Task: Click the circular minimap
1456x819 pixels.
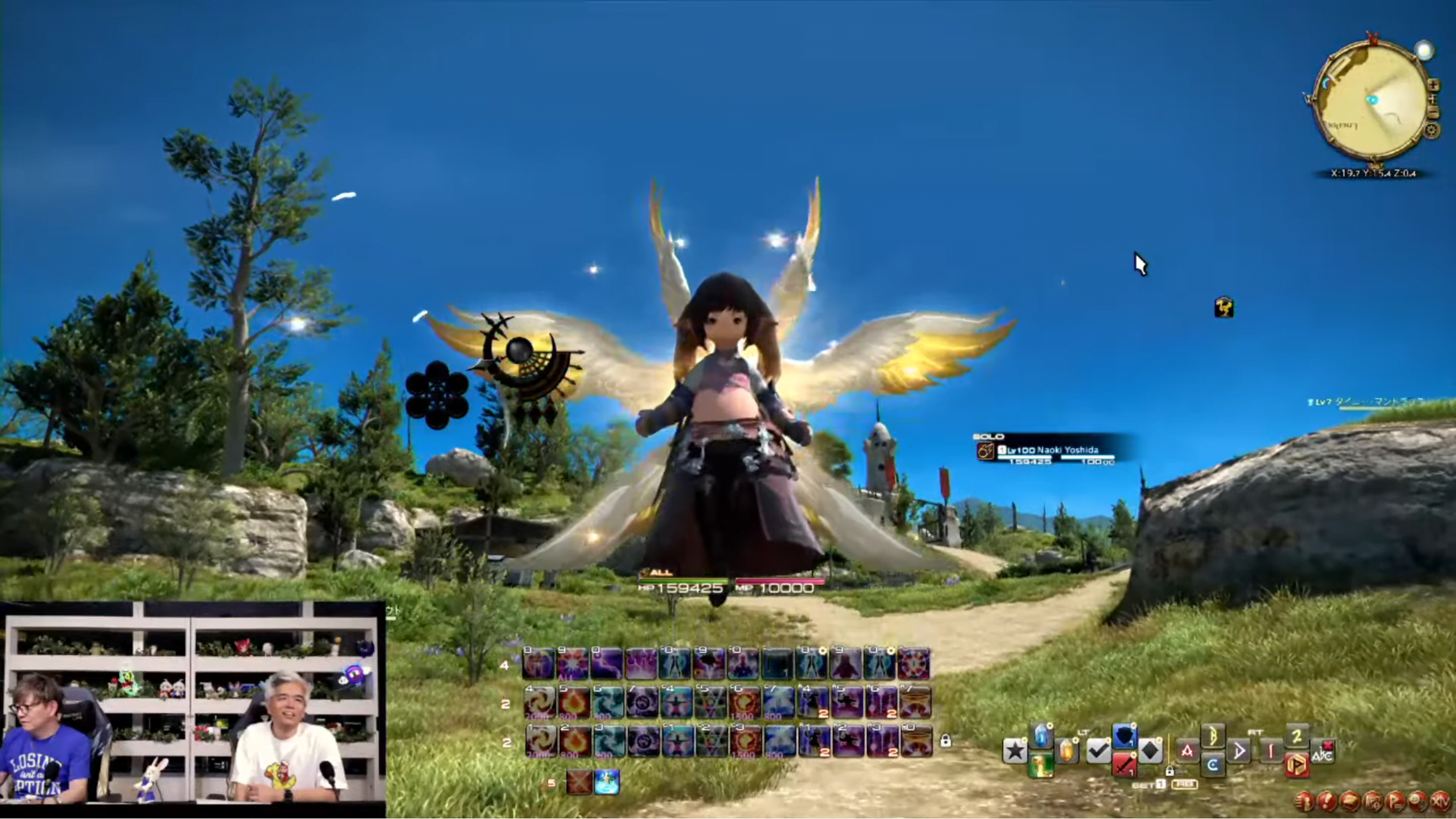Action: click(x=1371, y=101)
